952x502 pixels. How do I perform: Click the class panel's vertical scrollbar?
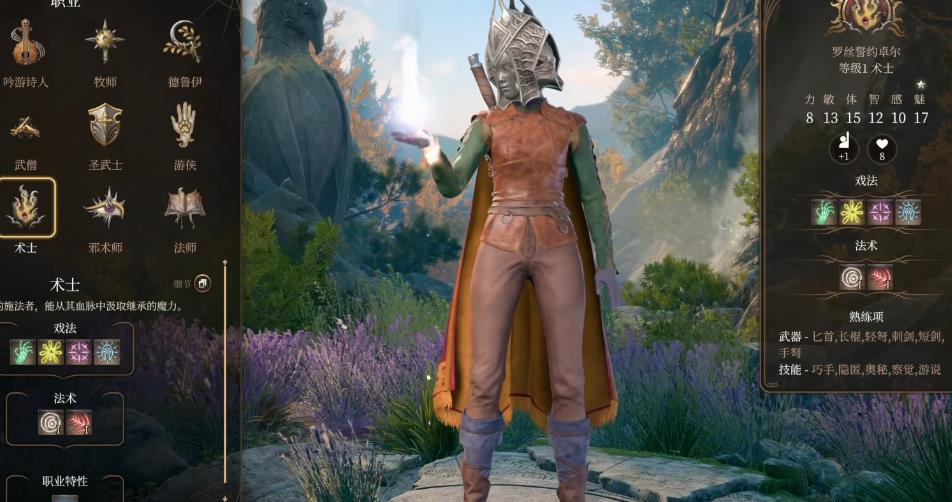pos(225,380)
